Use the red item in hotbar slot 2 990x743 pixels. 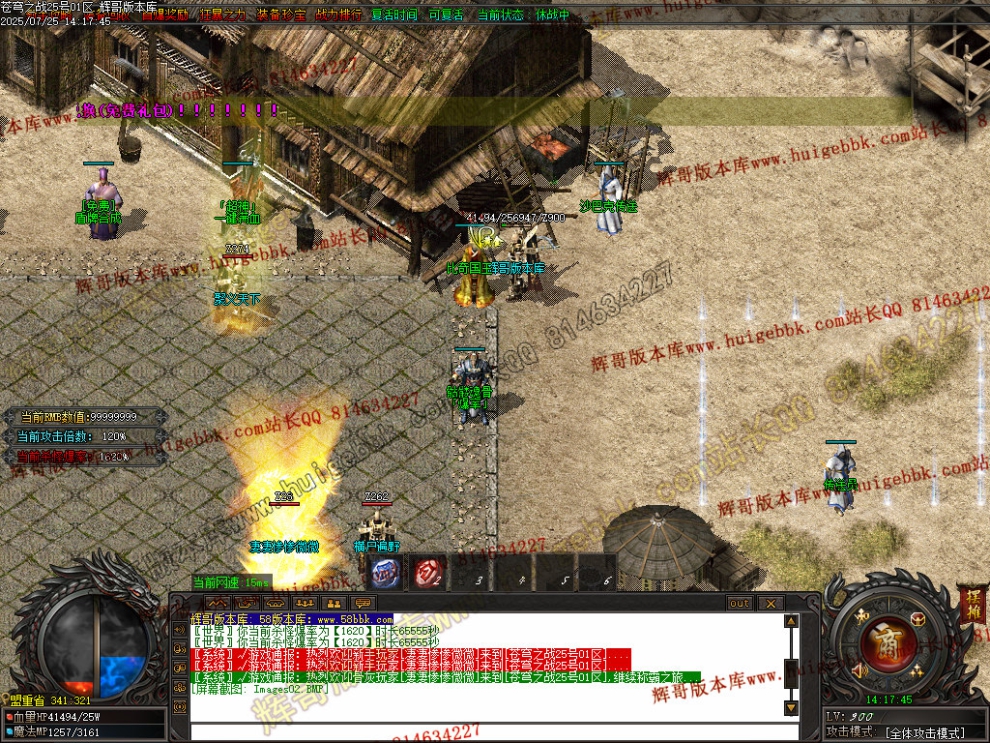(429, 573)
